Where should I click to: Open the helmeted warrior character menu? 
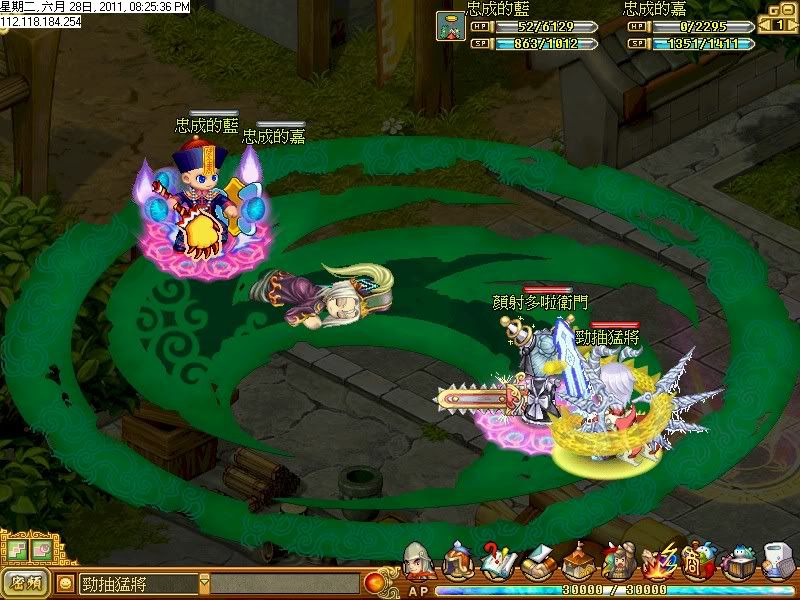[418, 562]
